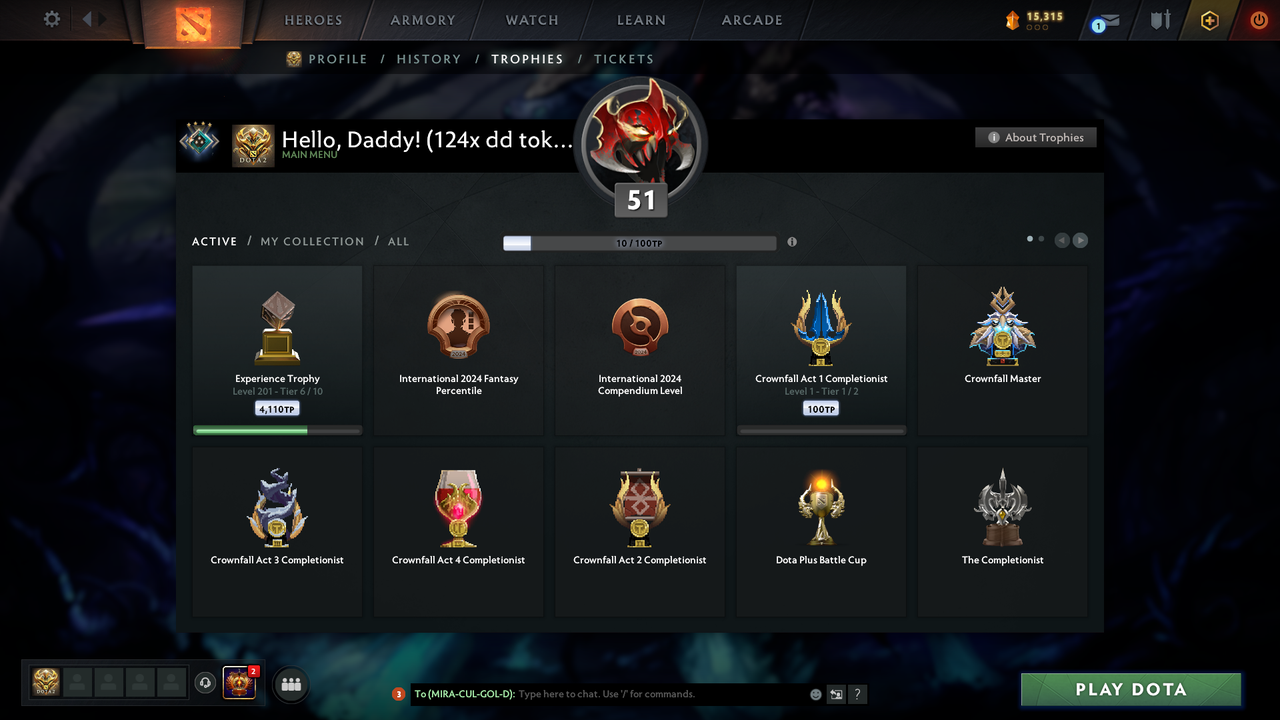Select the second page indicator dot
Viewport: 1280px width, 720px height.
pyautogui.click(x=1041, y=239)
